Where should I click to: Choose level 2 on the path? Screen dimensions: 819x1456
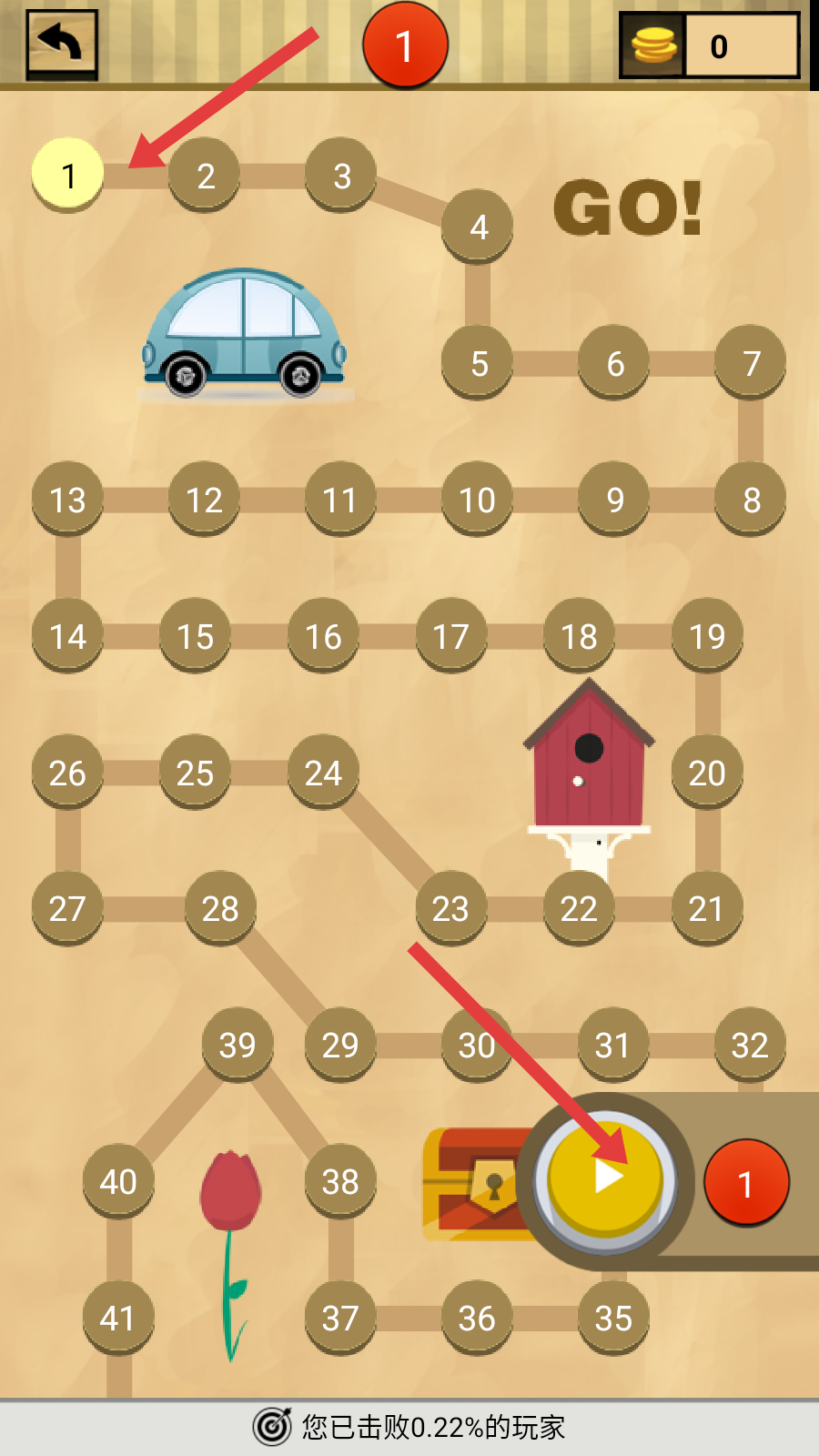(205, 174)
